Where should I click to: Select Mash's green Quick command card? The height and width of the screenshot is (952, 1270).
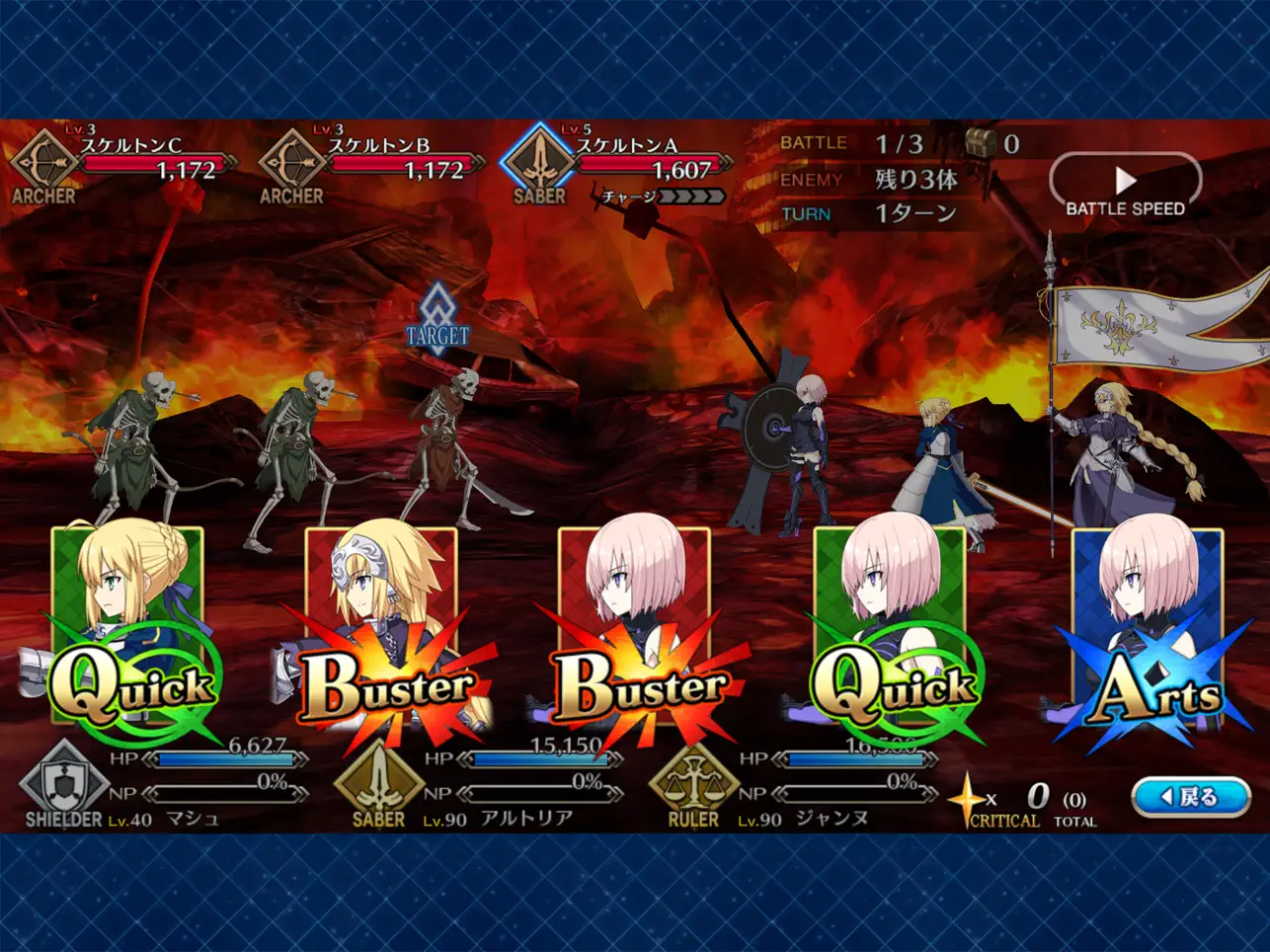pyautogui.click(x=889, y=632)
